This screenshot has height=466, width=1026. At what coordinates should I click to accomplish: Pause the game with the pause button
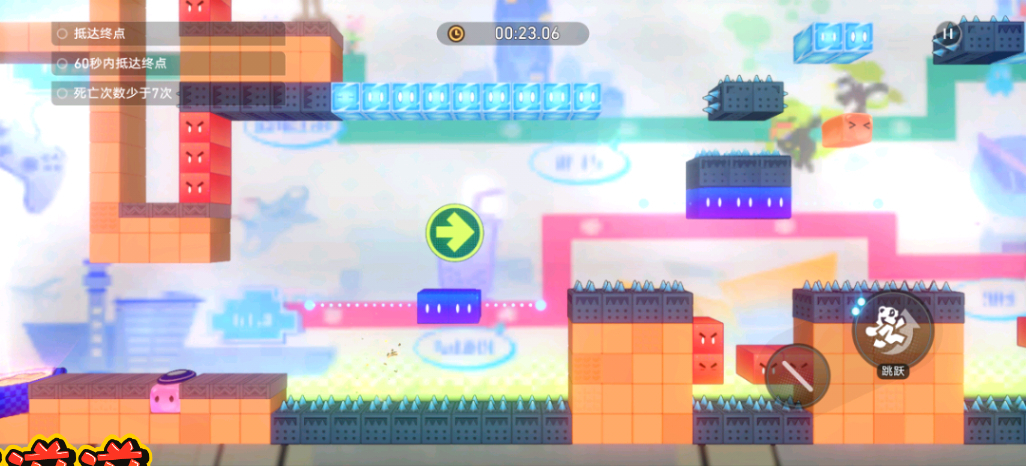click(x=948, y=33)
